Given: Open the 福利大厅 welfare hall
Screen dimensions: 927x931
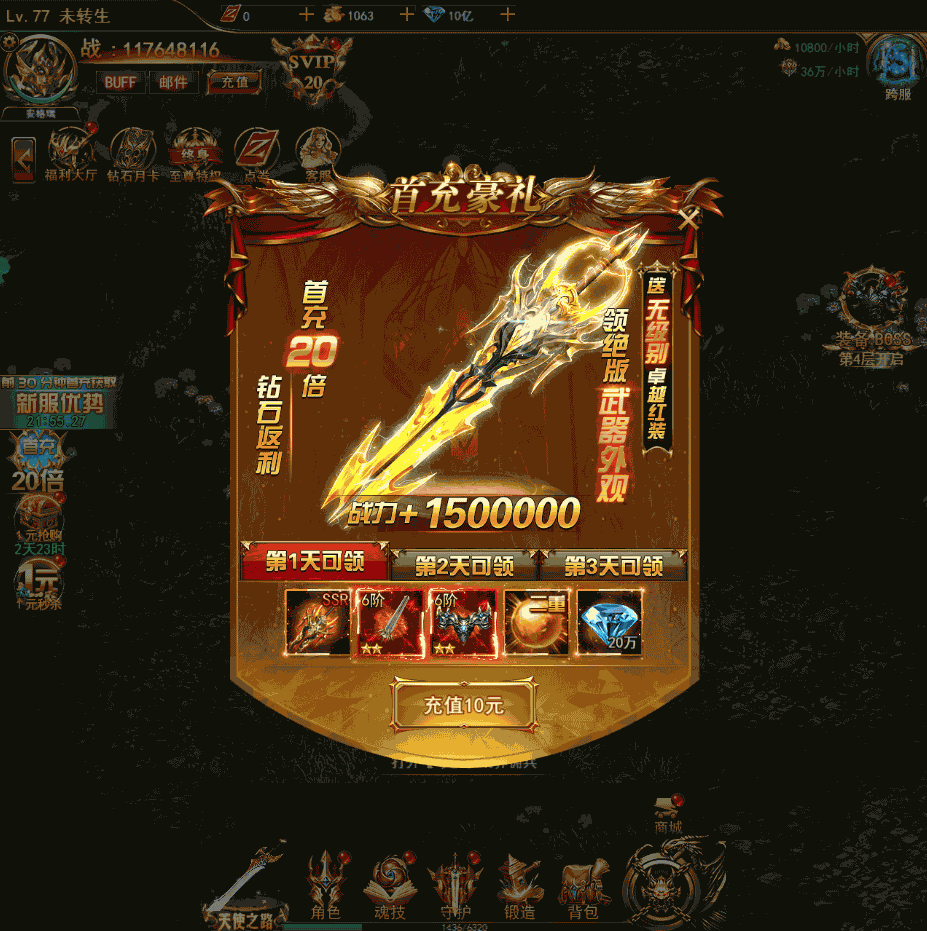Looking at the screenshot, I should tap(71, 153).
